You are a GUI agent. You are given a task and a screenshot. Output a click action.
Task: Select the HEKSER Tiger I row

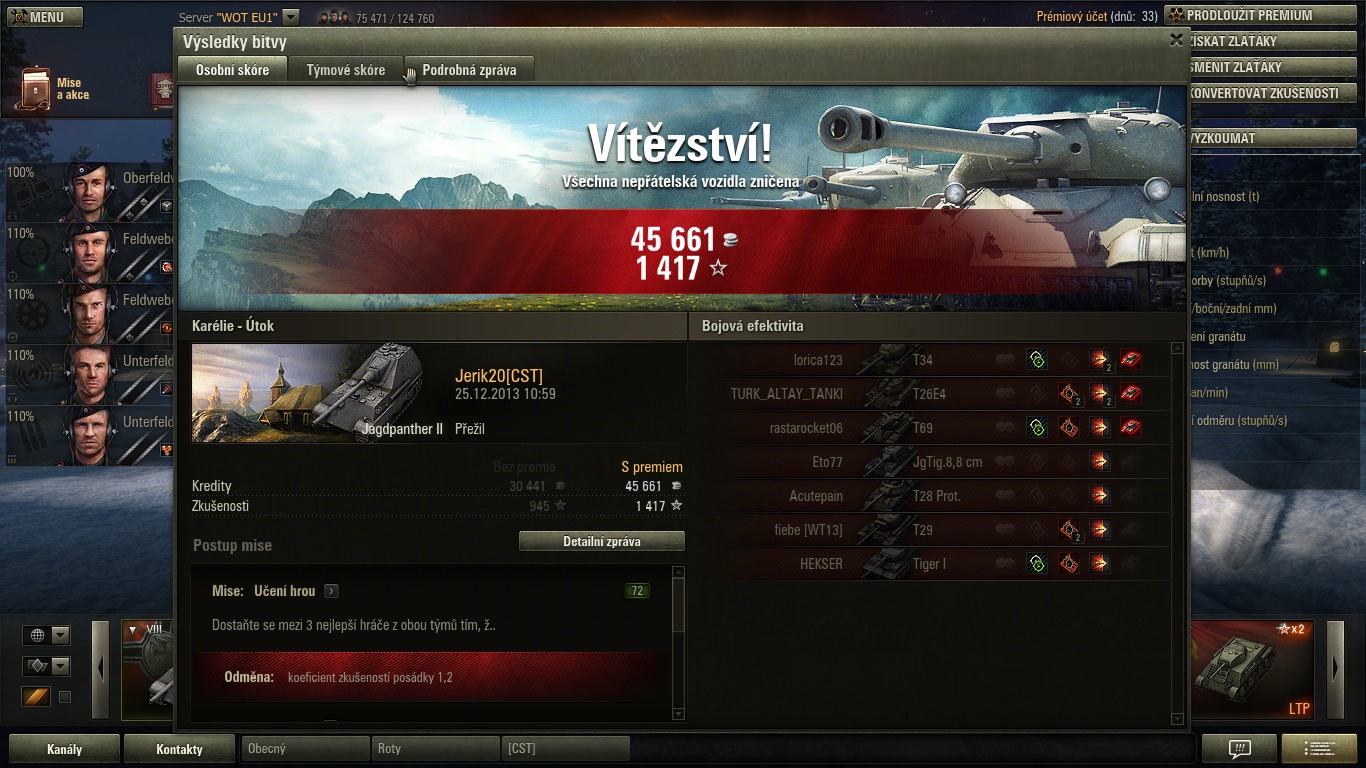[x=937, y=564]
